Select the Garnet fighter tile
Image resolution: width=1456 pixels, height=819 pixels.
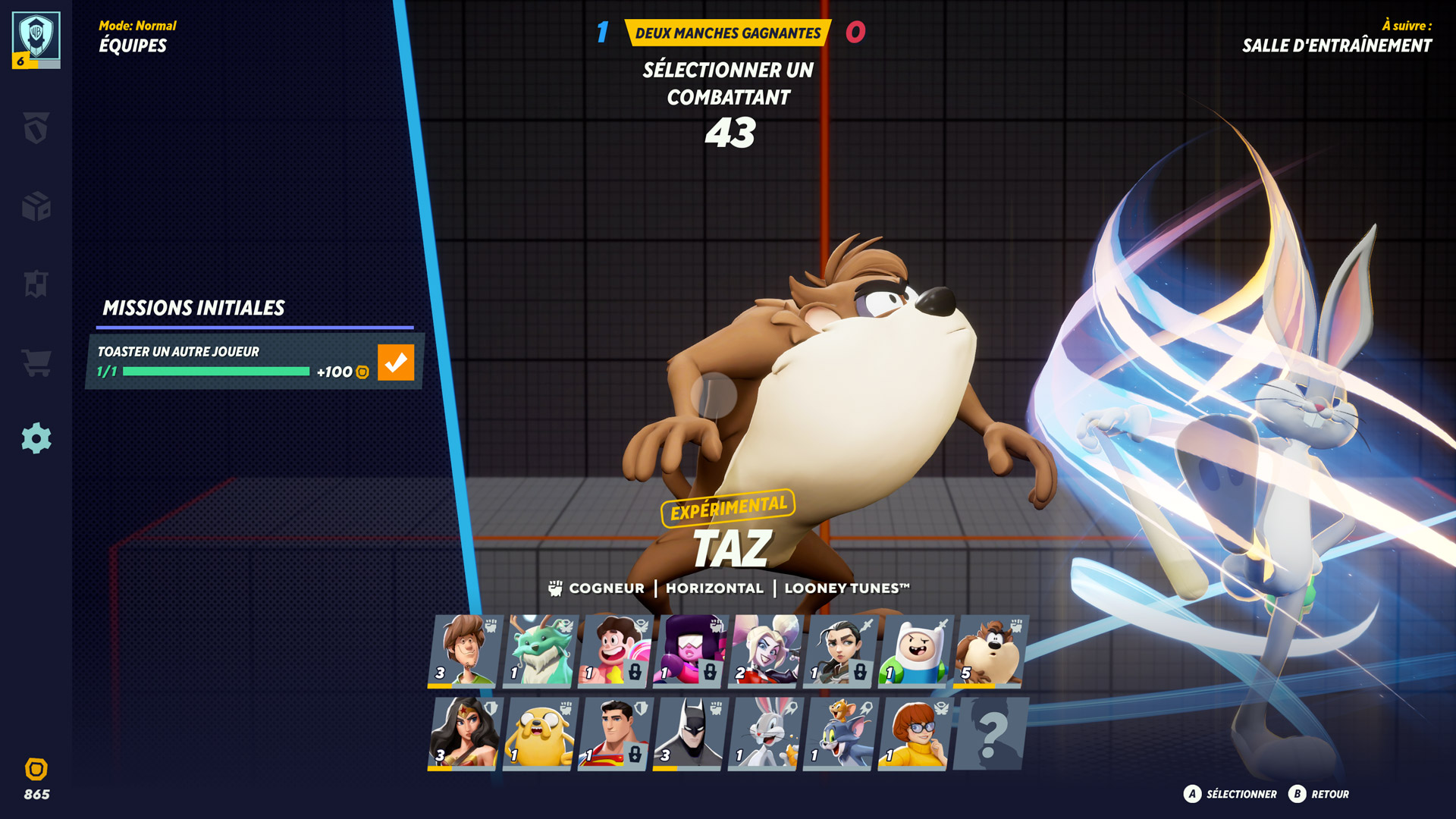point(689,651)
